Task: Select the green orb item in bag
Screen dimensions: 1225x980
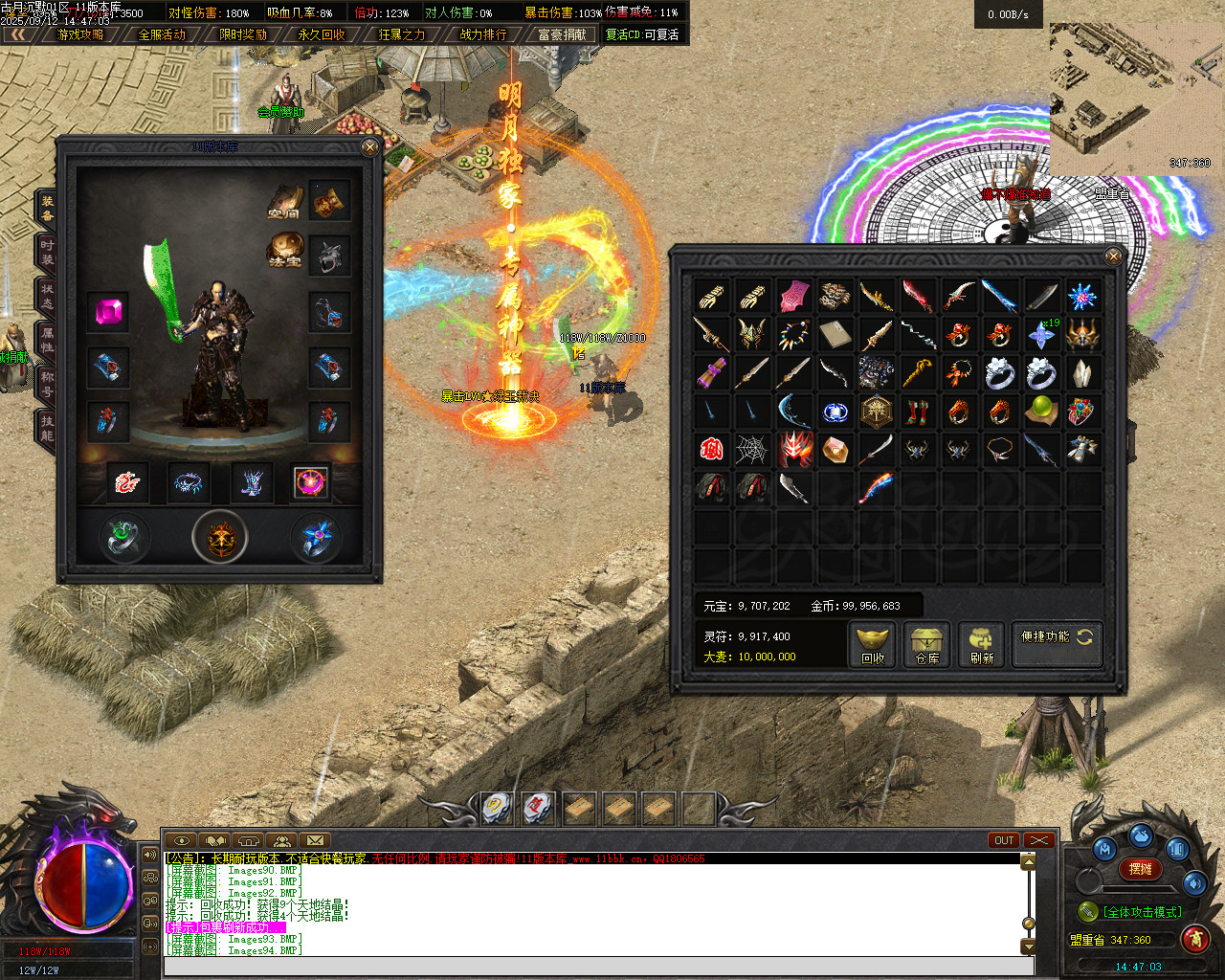Action: click(1040, 411)
